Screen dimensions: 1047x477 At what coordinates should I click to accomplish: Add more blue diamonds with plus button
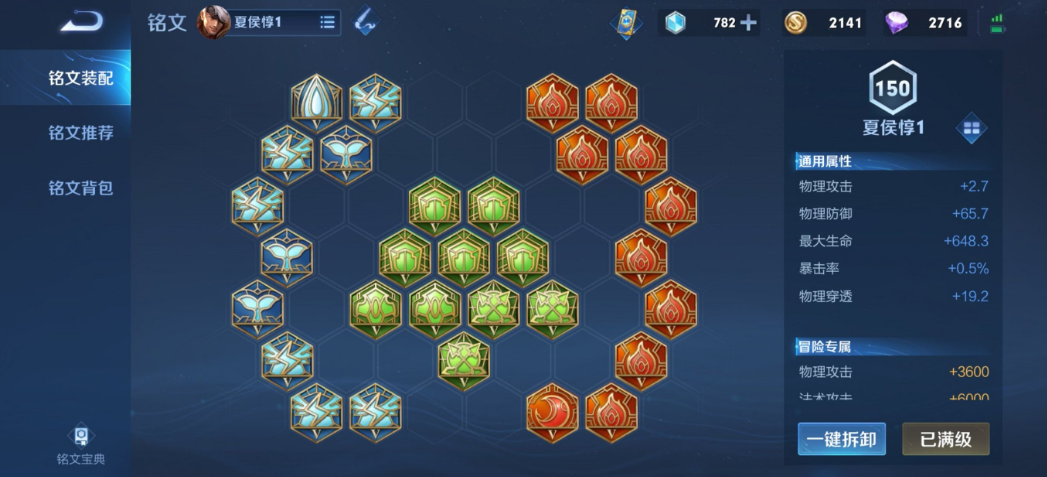click(748, 22)
